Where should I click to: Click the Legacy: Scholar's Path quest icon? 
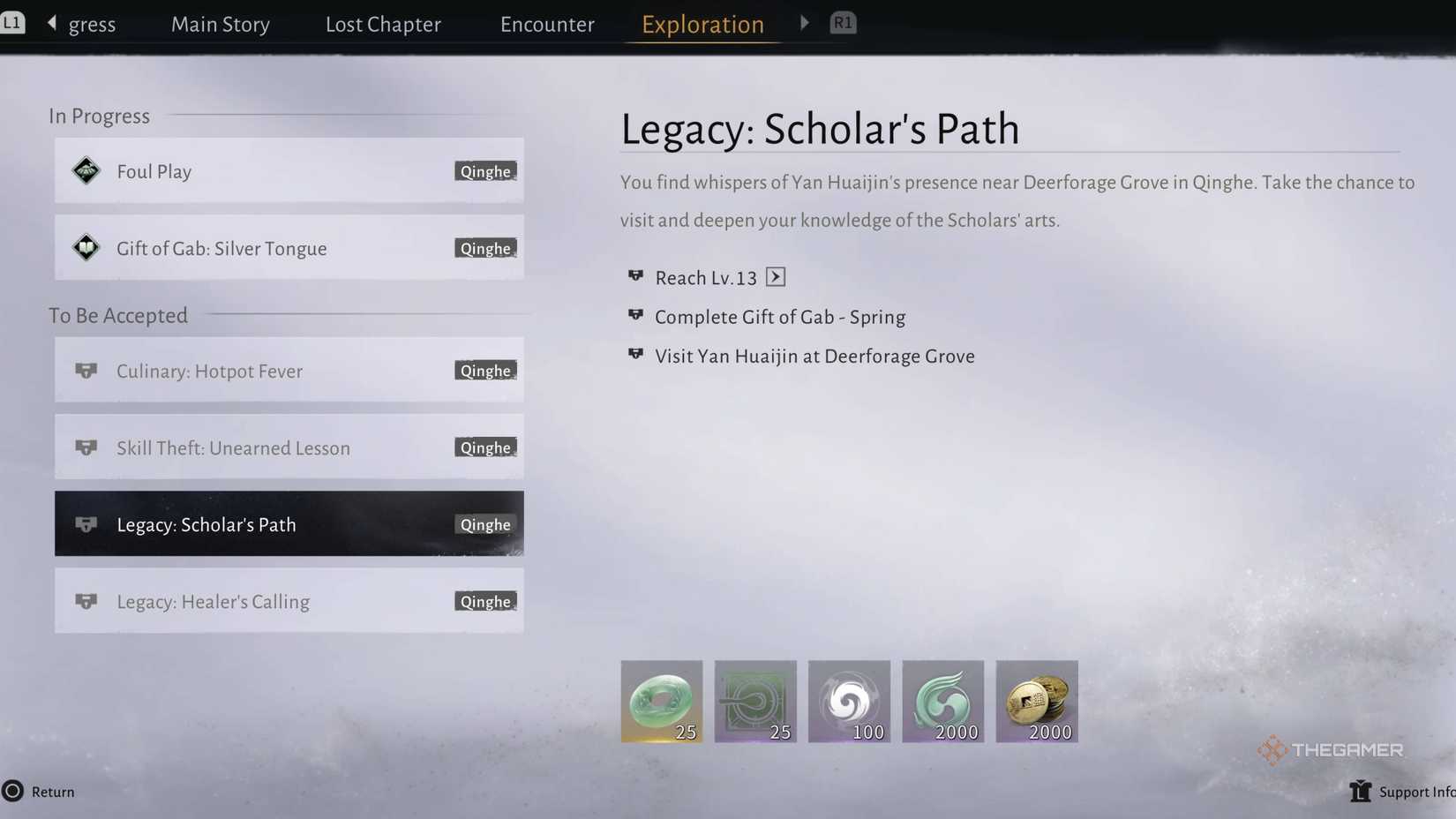coord(86,523)
